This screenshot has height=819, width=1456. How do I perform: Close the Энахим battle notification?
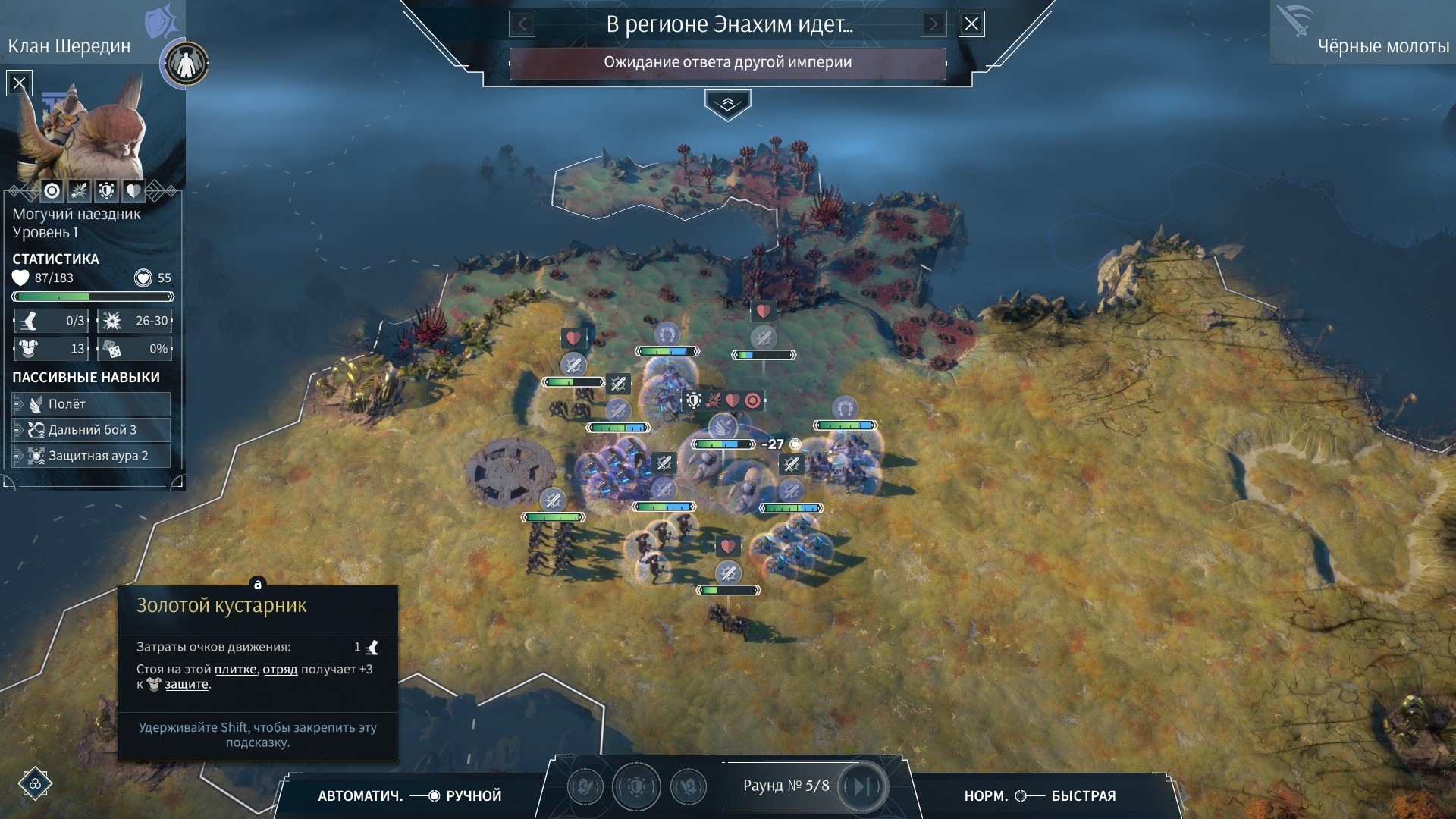971,24
